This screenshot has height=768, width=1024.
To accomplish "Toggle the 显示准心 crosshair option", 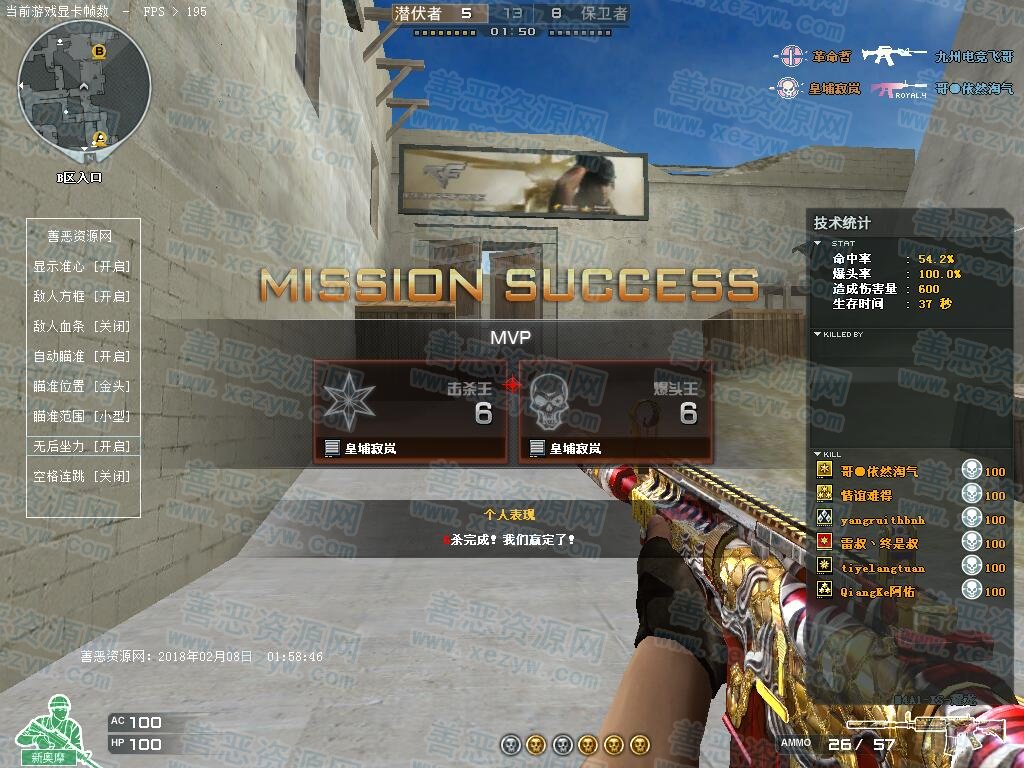I will (82, 267).
